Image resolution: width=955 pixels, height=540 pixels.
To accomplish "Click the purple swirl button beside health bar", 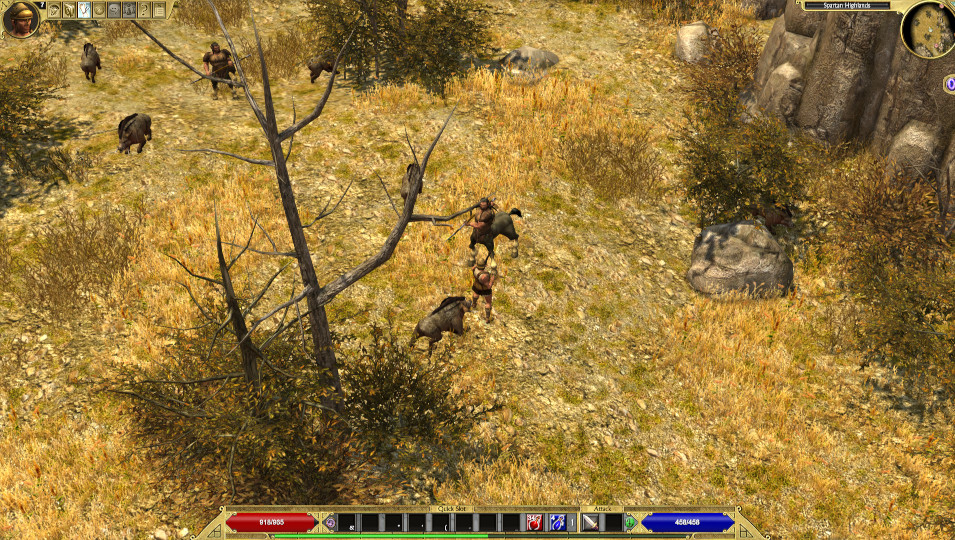I will [x=330, y=522].
